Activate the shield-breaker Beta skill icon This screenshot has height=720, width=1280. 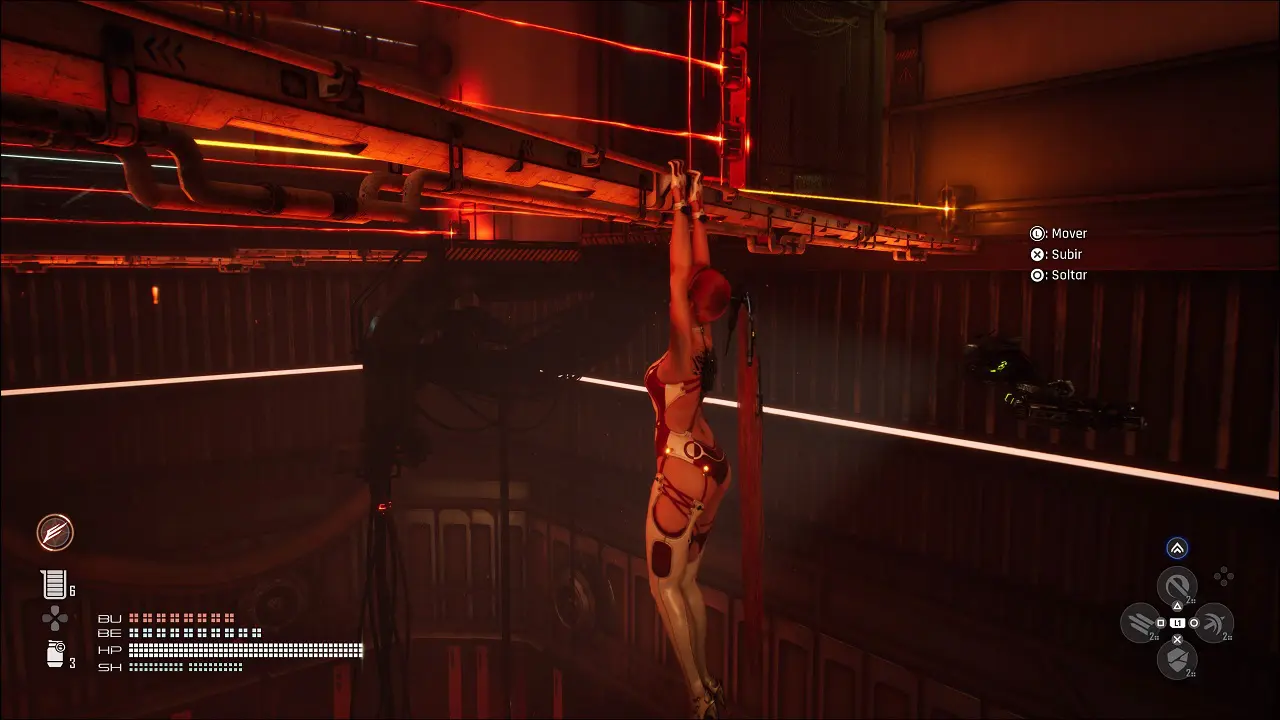1177,659
